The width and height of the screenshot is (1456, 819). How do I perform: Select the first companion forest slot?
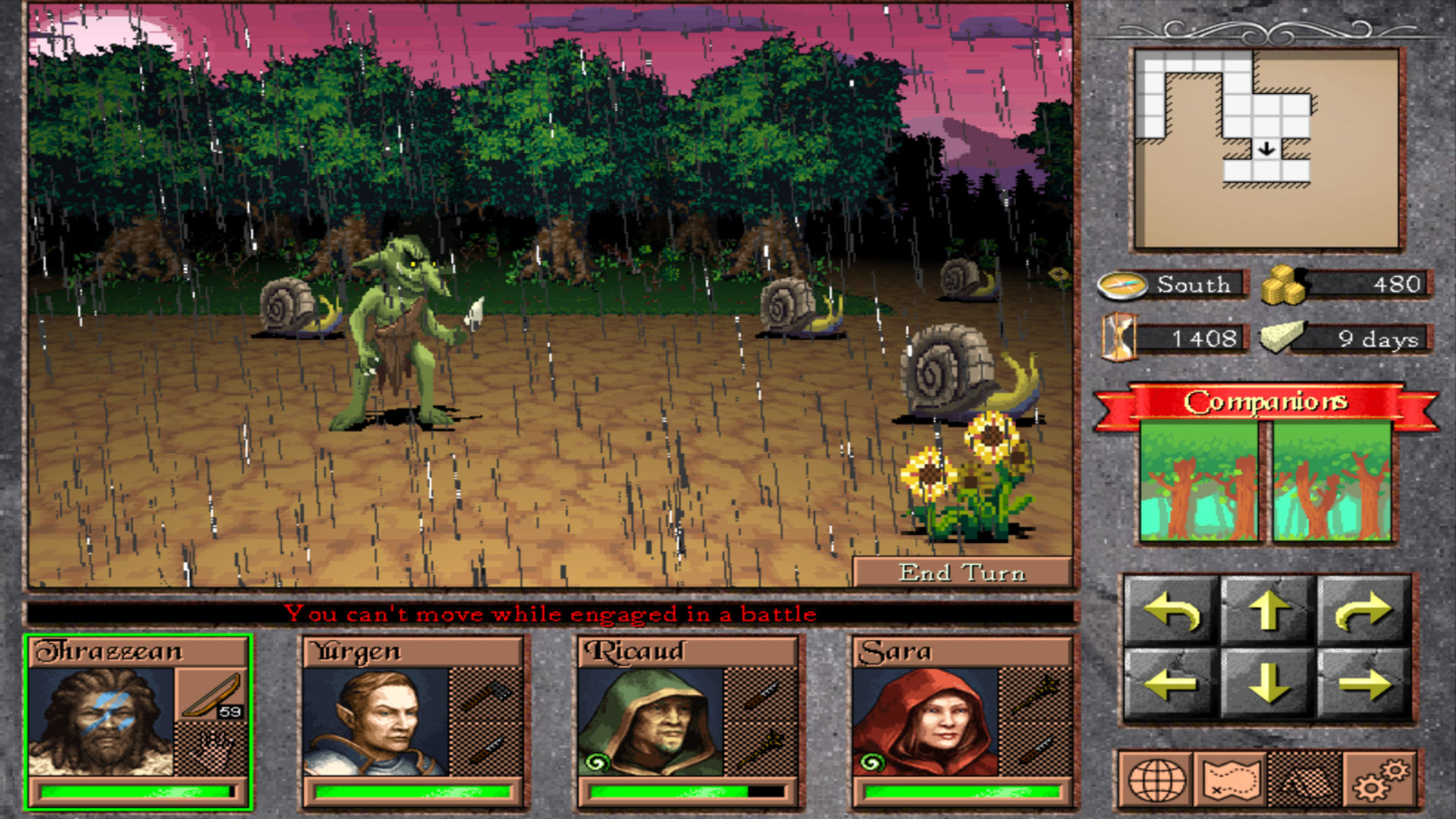pos(1199,482)
